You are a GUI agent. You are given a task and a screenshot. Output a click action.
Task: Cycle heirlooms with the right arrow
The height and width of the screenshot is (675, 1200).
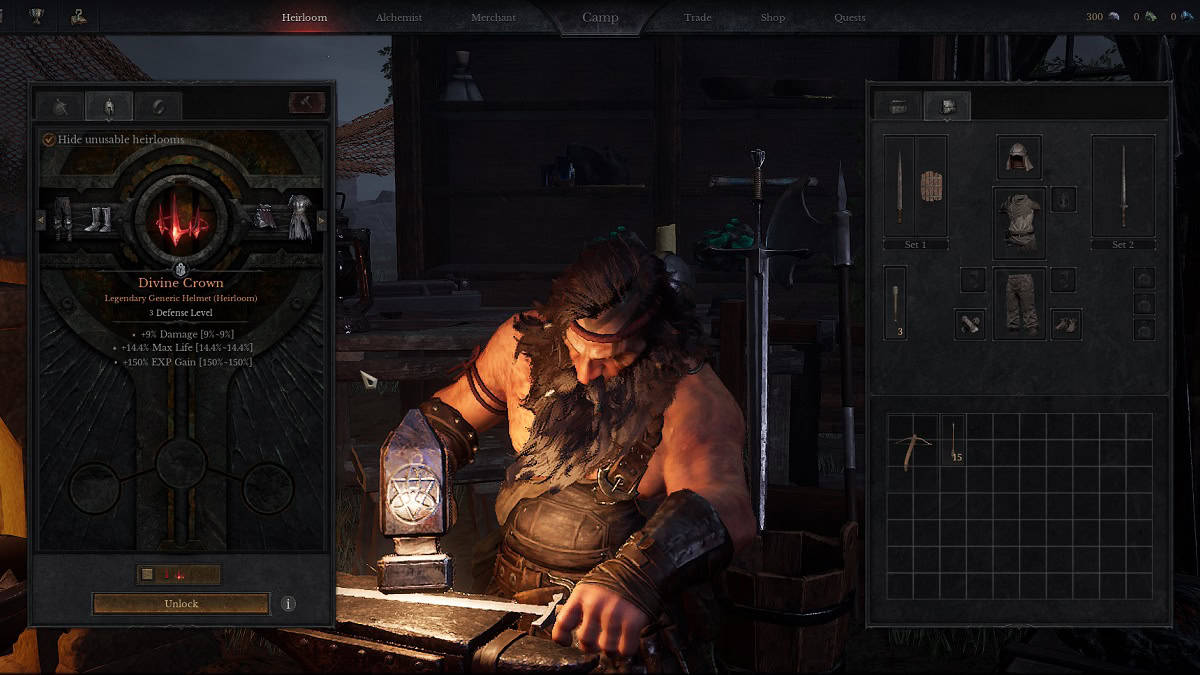tap(321, 218)
